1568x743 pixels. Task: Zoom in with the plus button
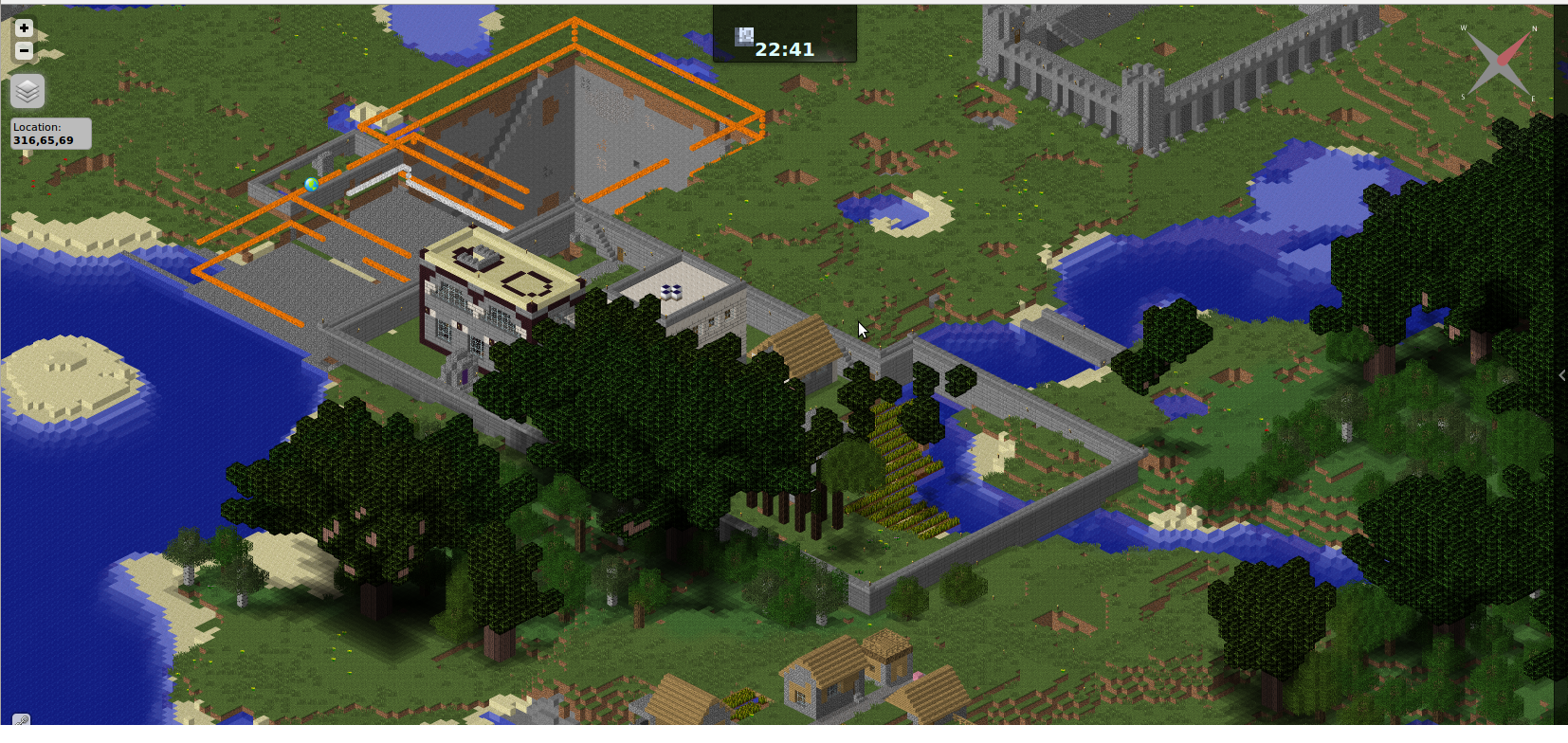(x=25, y=28)
